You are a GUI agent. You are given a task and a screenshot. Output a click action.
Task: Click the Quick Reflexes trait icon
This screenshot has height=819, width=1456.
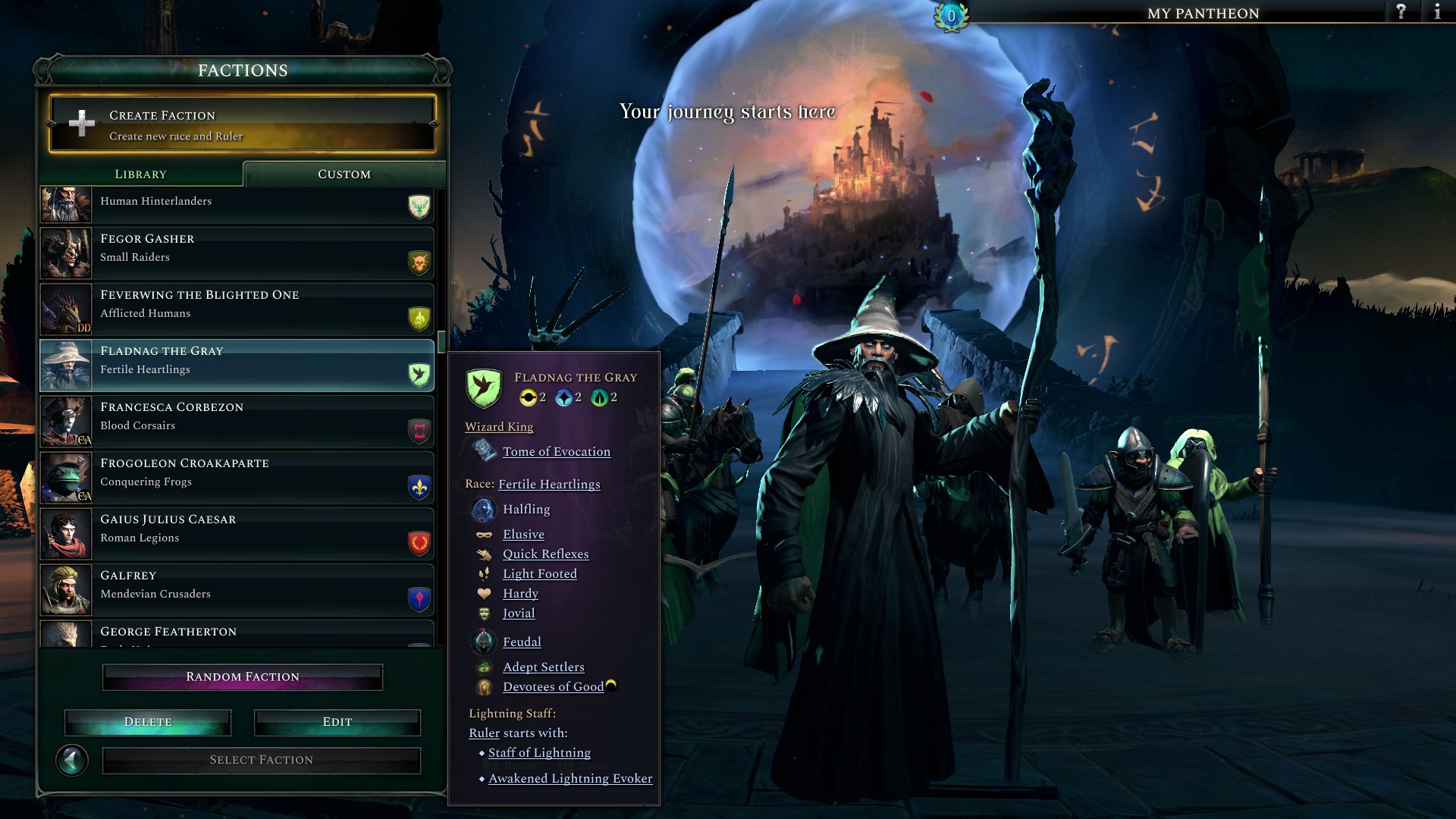(485, 554)
